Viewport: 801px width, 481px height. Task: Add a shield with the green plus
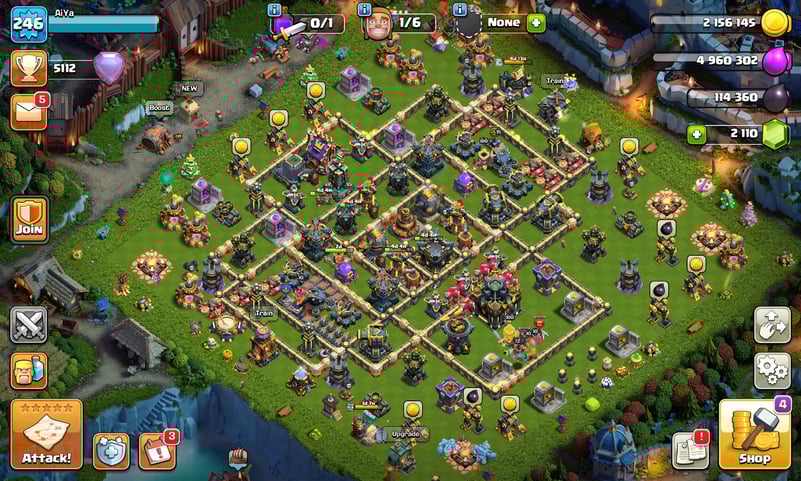click(x=536, y=22)
